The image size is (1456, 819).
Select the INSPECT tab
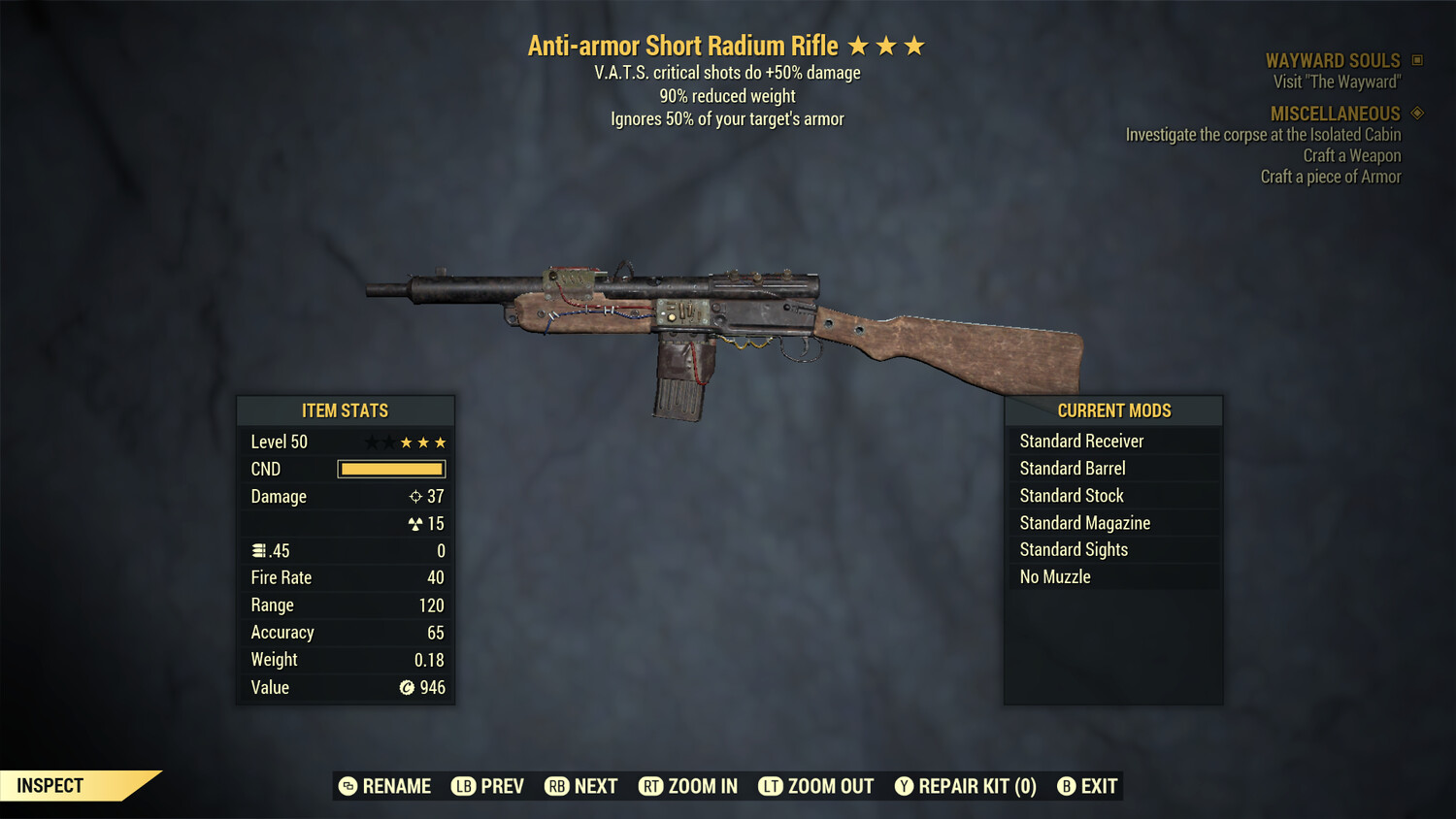(x=49, y=785)
